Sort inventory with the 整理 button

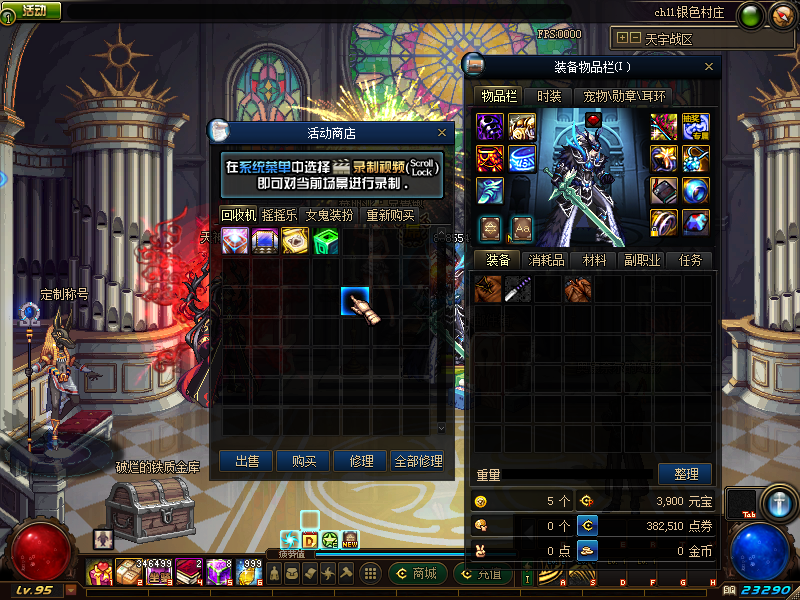[685, 474]
